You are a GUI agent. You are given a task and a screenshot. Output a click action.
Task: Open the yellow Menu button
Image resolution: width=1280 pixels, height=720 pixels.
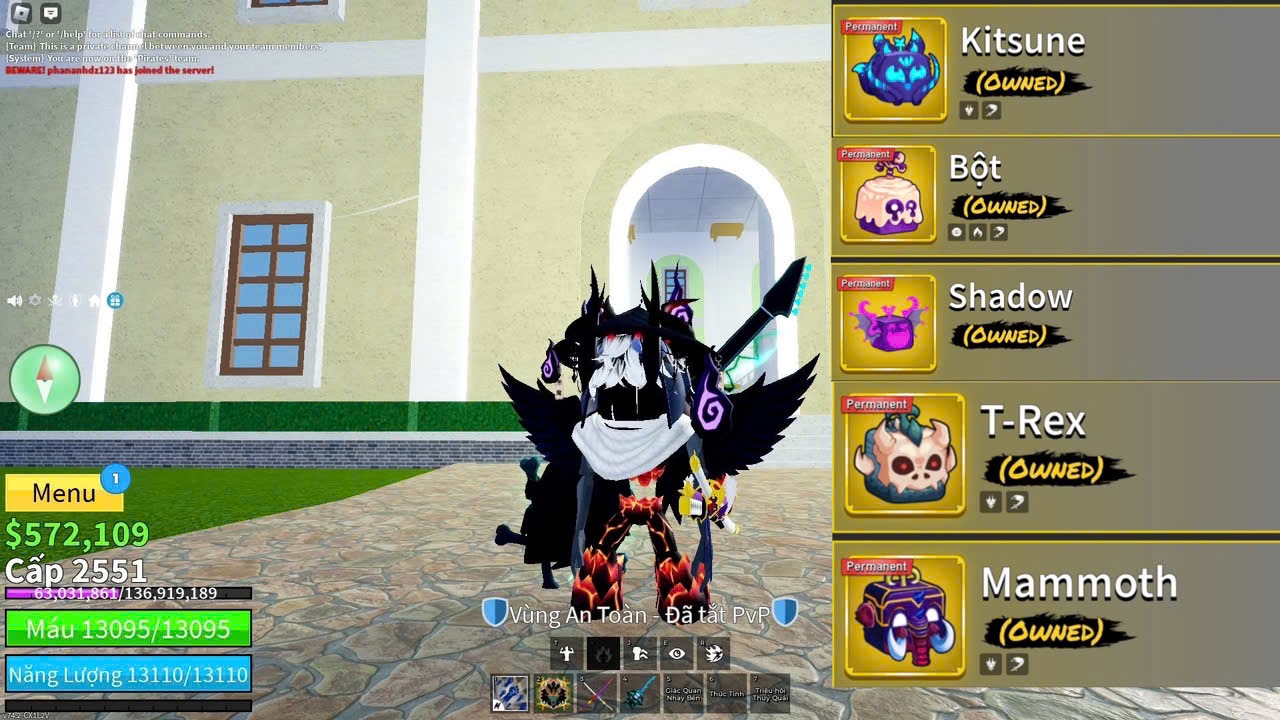[64, 493]
